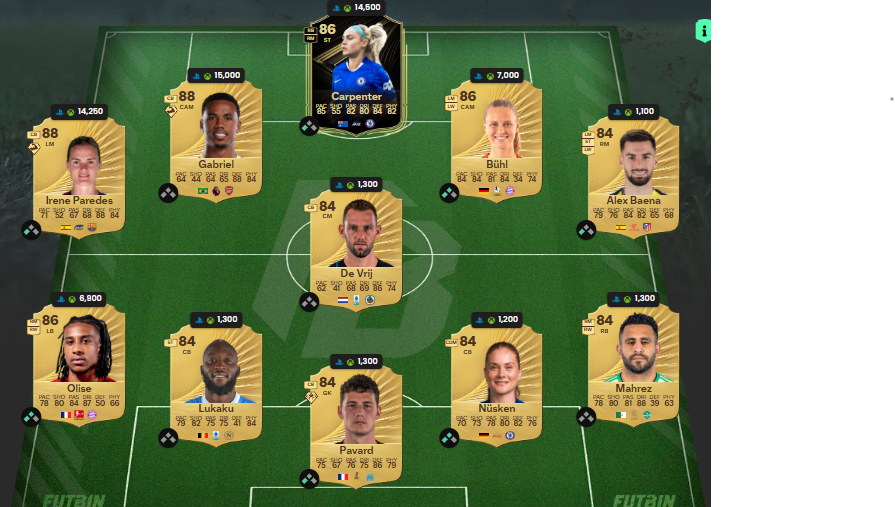Image resolution: width=895 pixels, height=507 pixels.
Task: Choose the De Vrij midfielder card
Action: point(356,240)
